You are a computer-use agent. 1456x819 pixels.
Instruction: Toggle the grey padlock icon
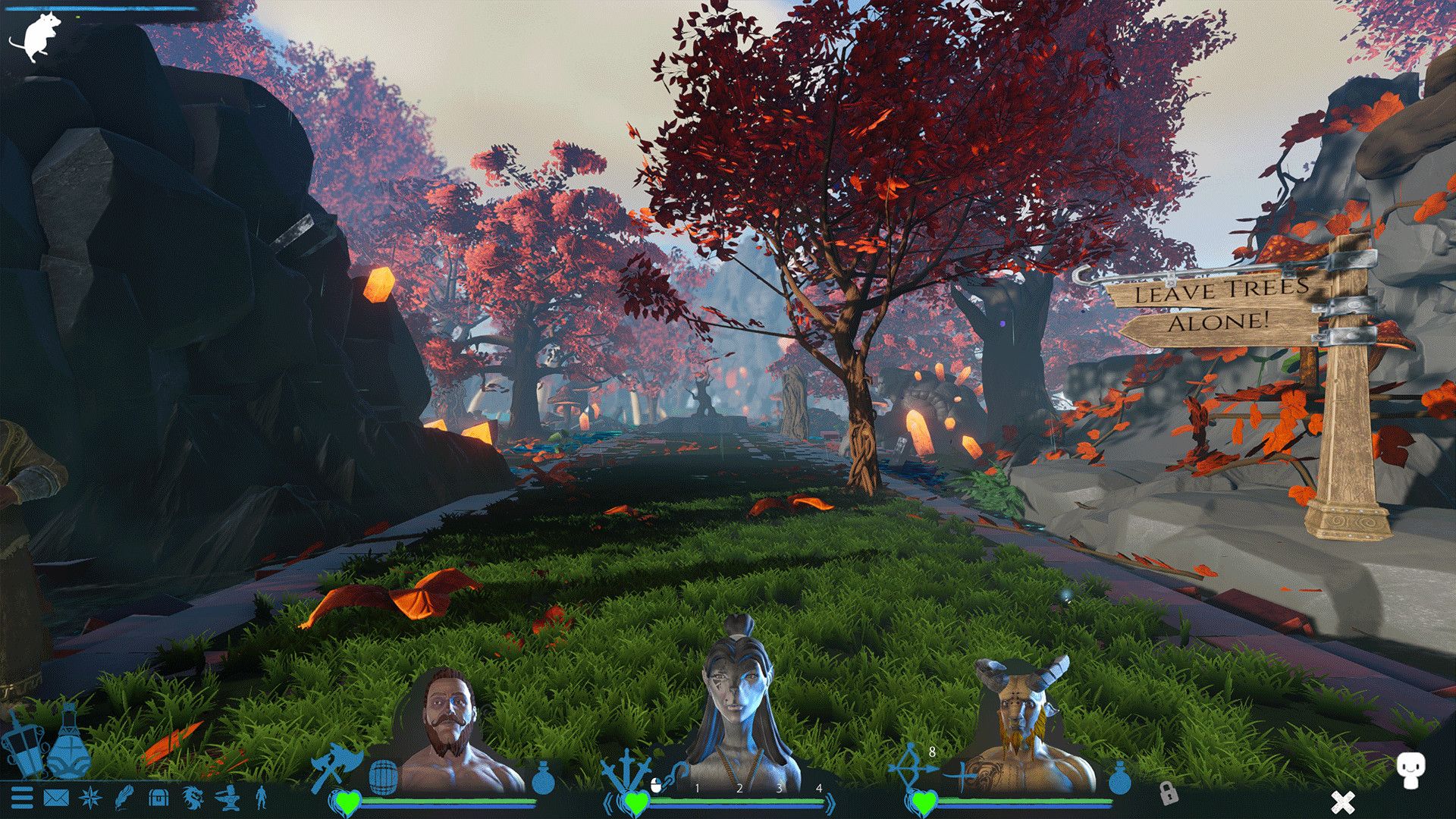[1169, 793]
